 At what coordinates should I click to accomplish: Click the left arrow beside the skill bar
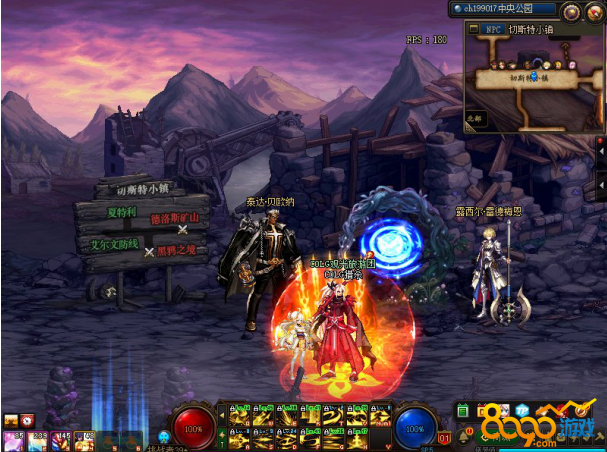pos(221,414)
